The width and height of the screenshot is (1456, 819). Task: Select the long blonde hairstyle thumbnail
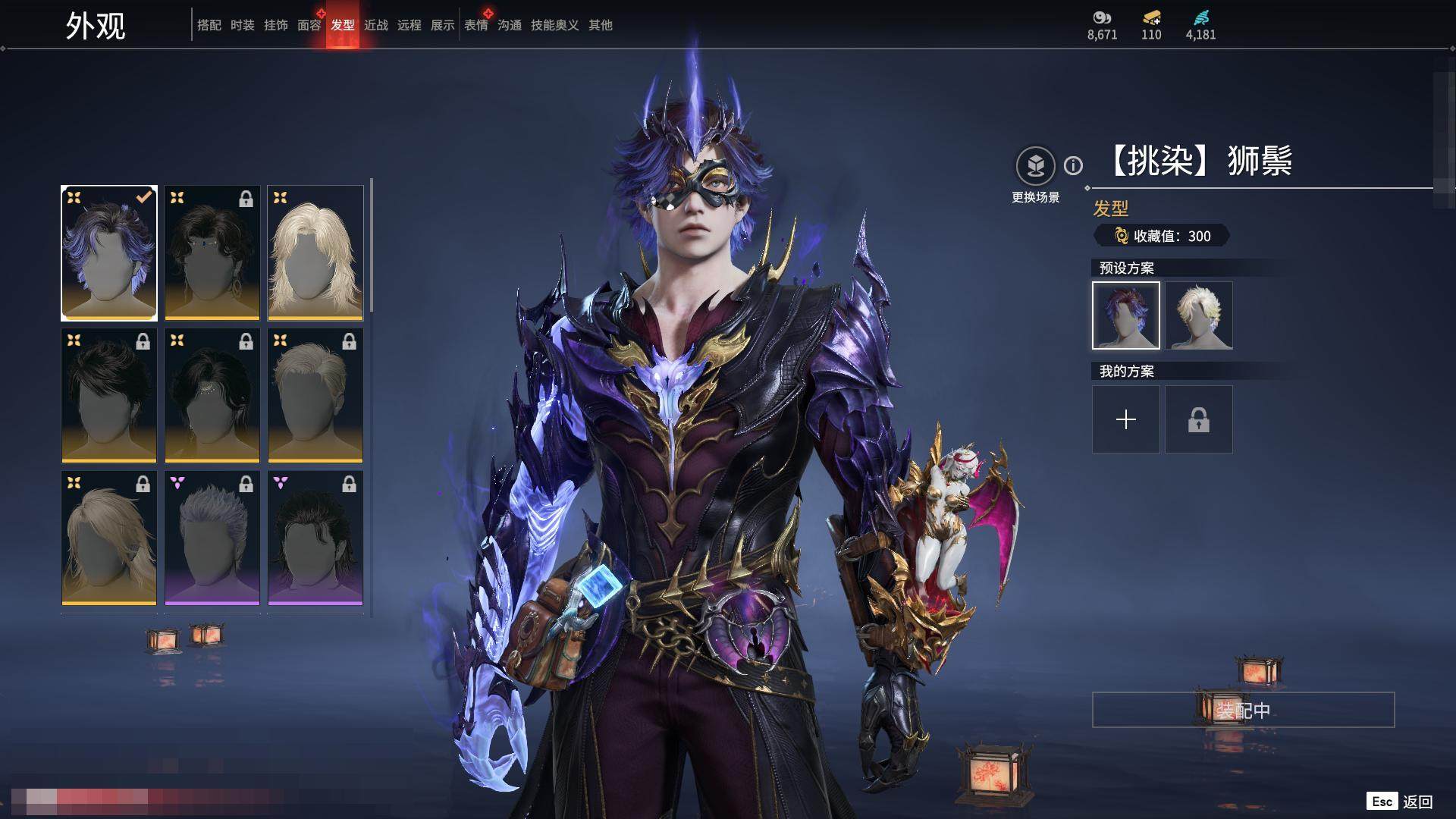[x=315, y=253]
